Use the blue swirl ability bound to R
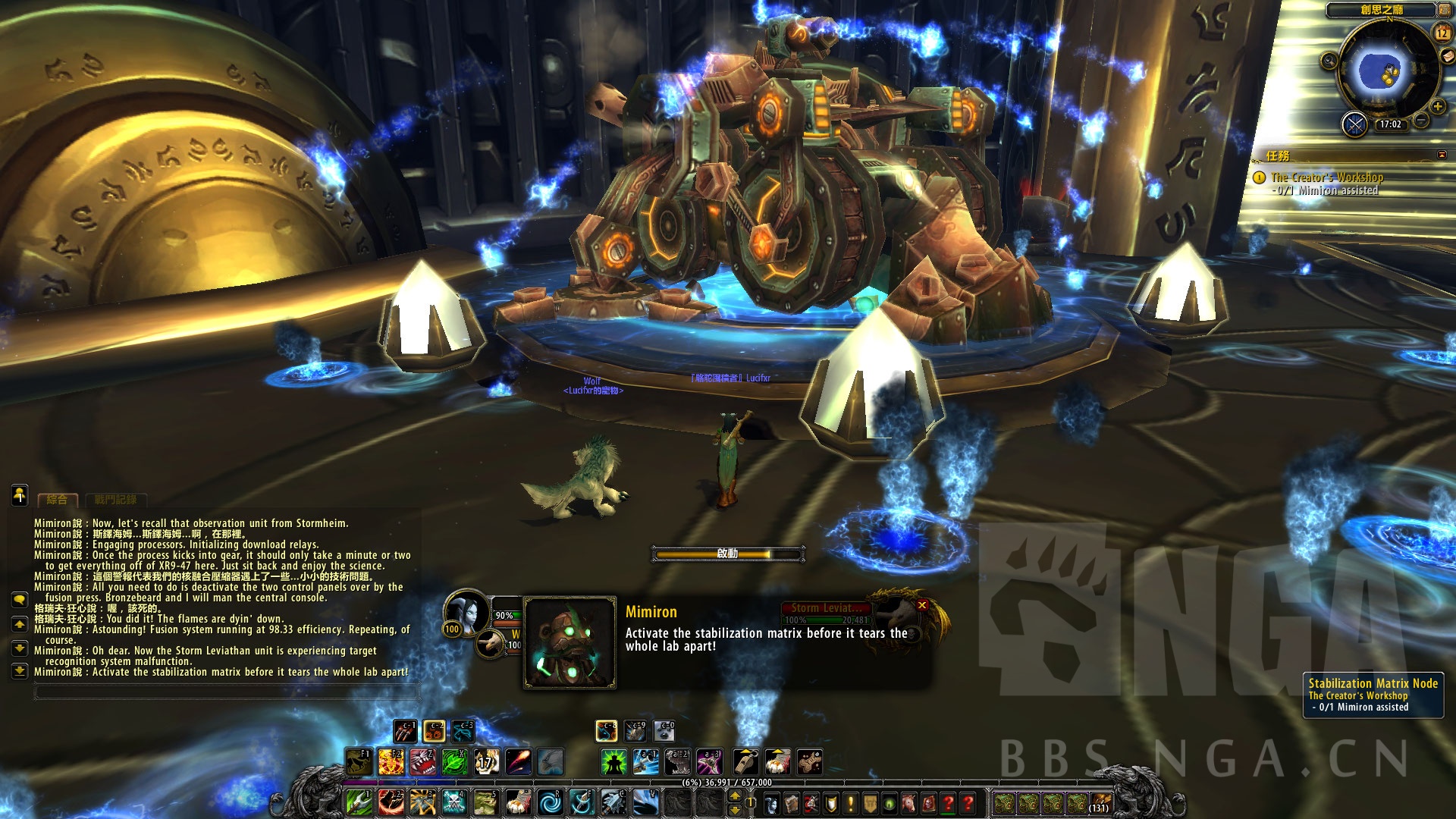1456x819 pixels. click(x=550, y=802)
